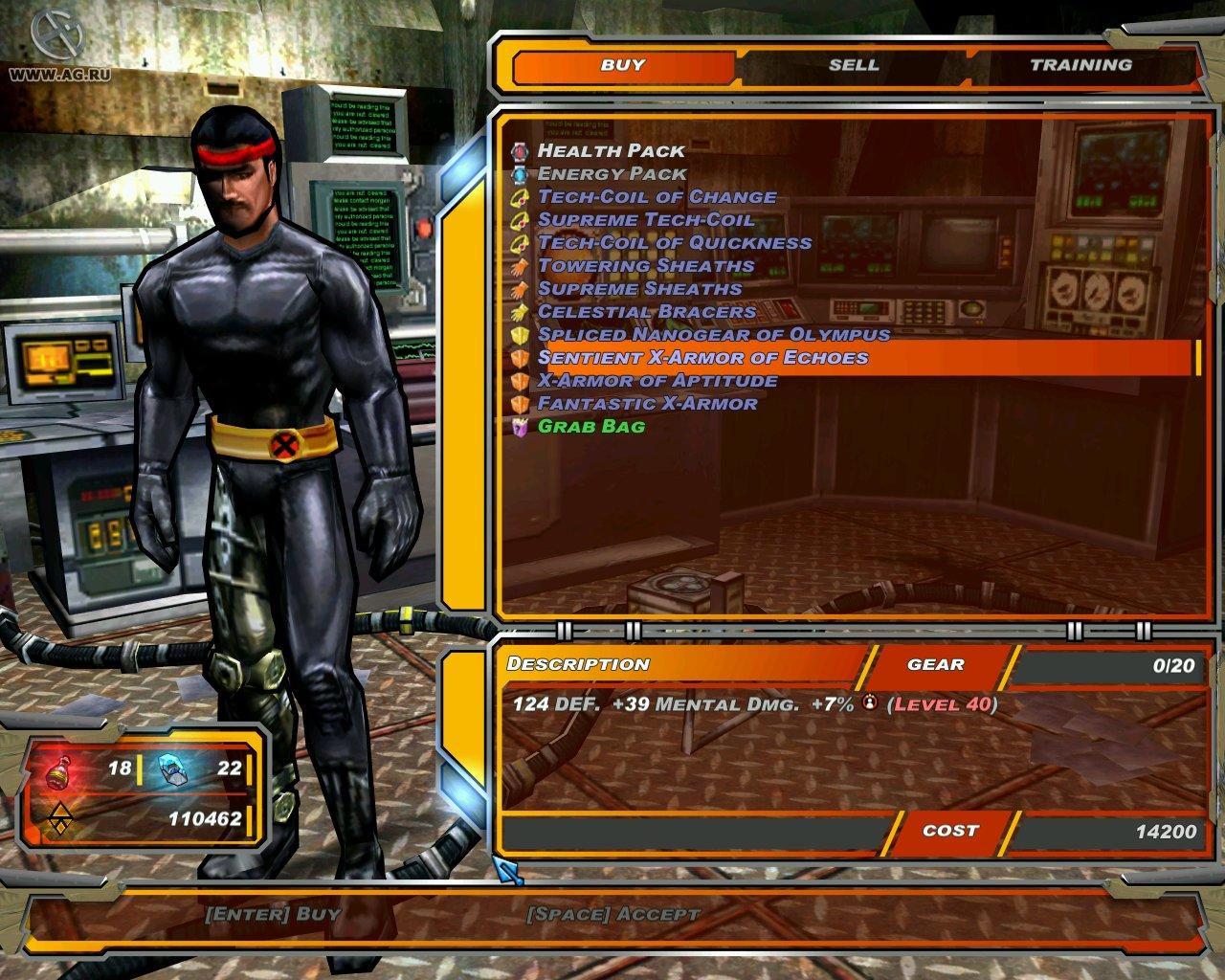The height and width of the screenshot is (980, 1225).
Task: Highlight Sentient X-Armor of Echoes
Action: (x=703, y=357)
